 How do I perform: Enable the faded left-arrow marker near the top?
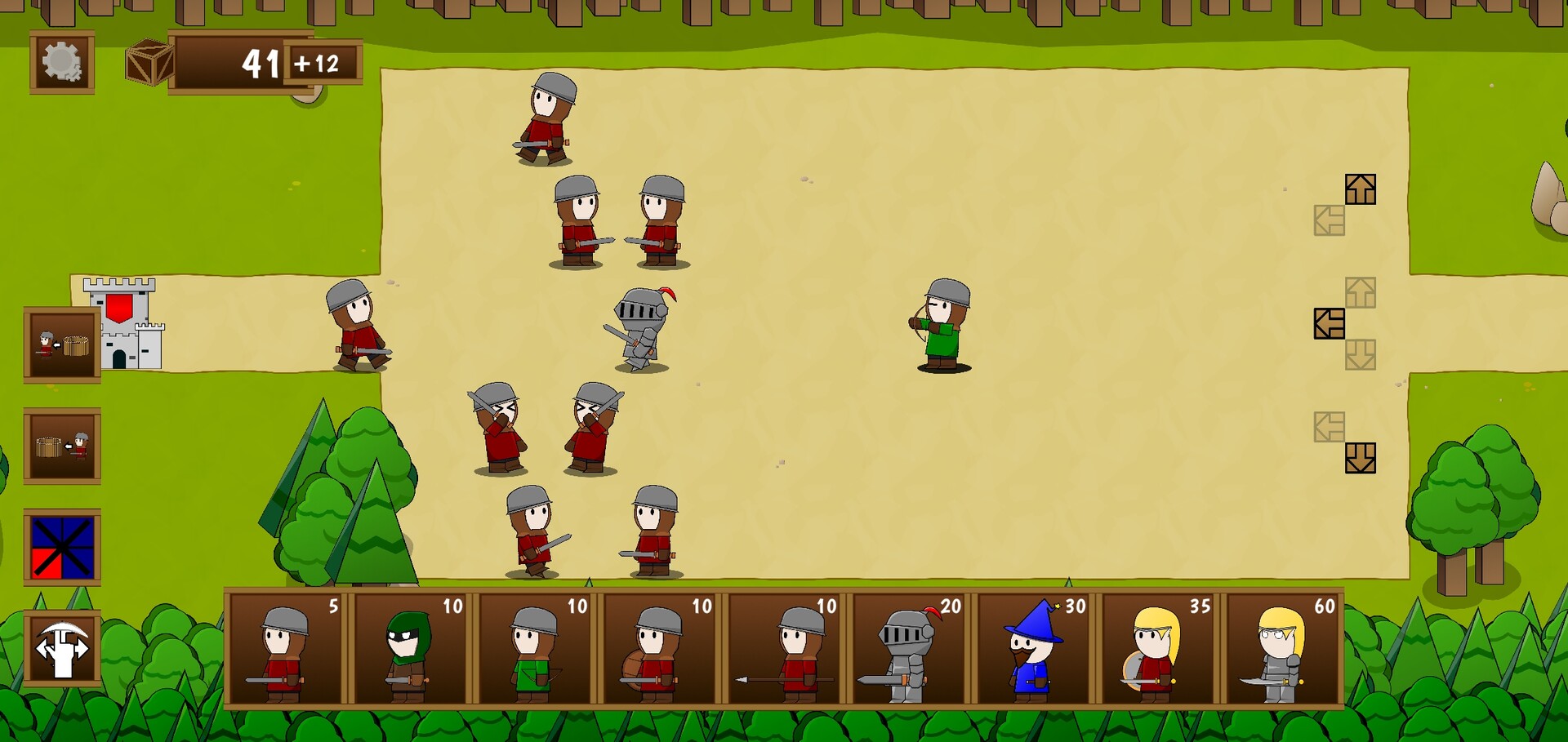[x=1330, y=217]
